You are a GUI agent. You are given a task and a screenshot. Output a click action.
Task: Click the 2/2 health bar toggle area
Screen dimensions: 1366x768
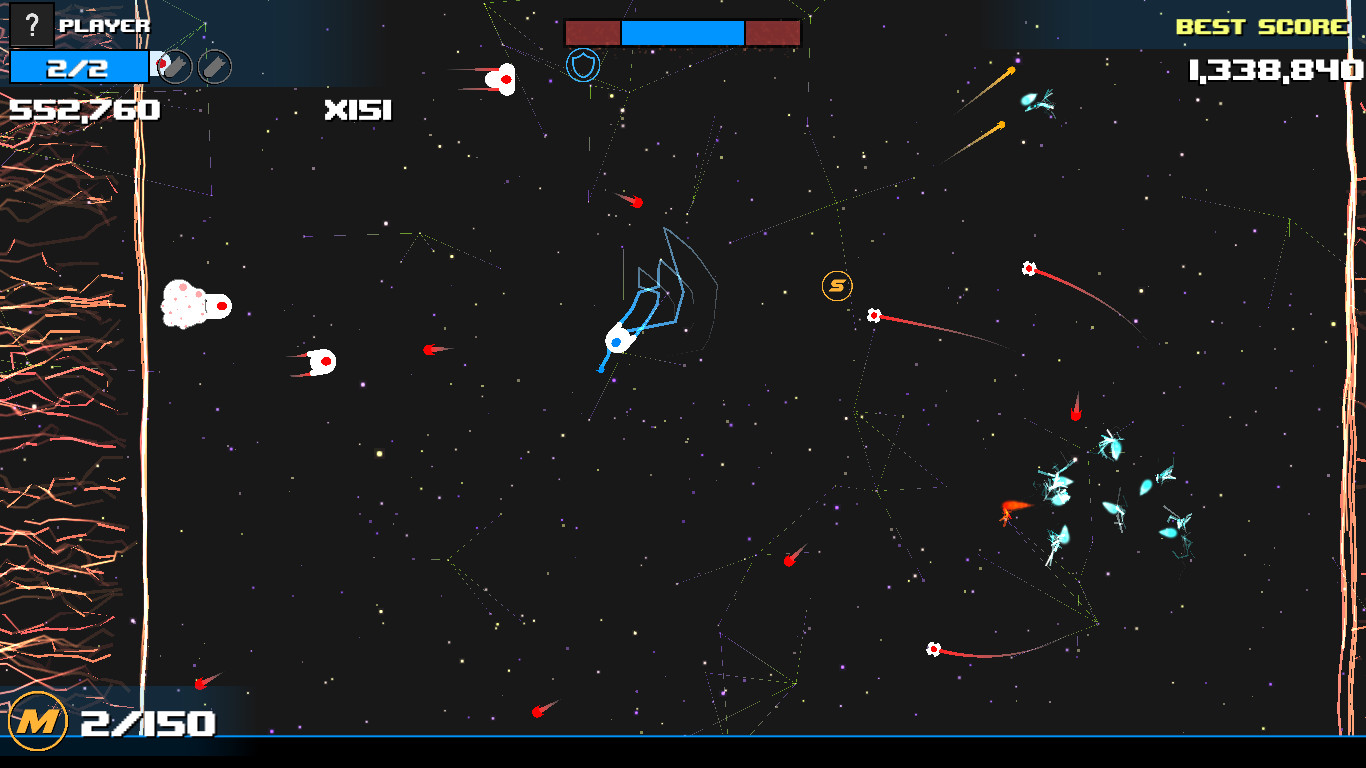click(x=78, y=65)
